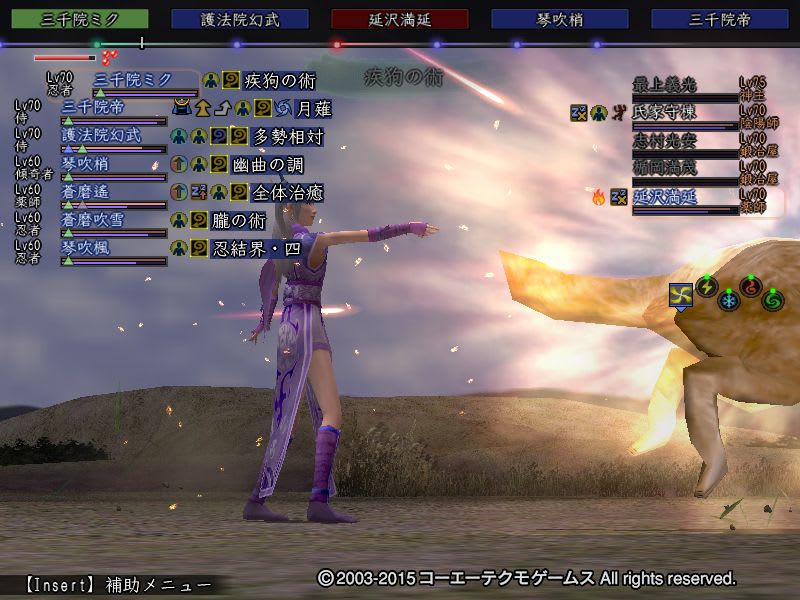This screenshot has width=800, height=600.
Task: Click the blue snowflake ice element icon
Action: coord(729,300)
